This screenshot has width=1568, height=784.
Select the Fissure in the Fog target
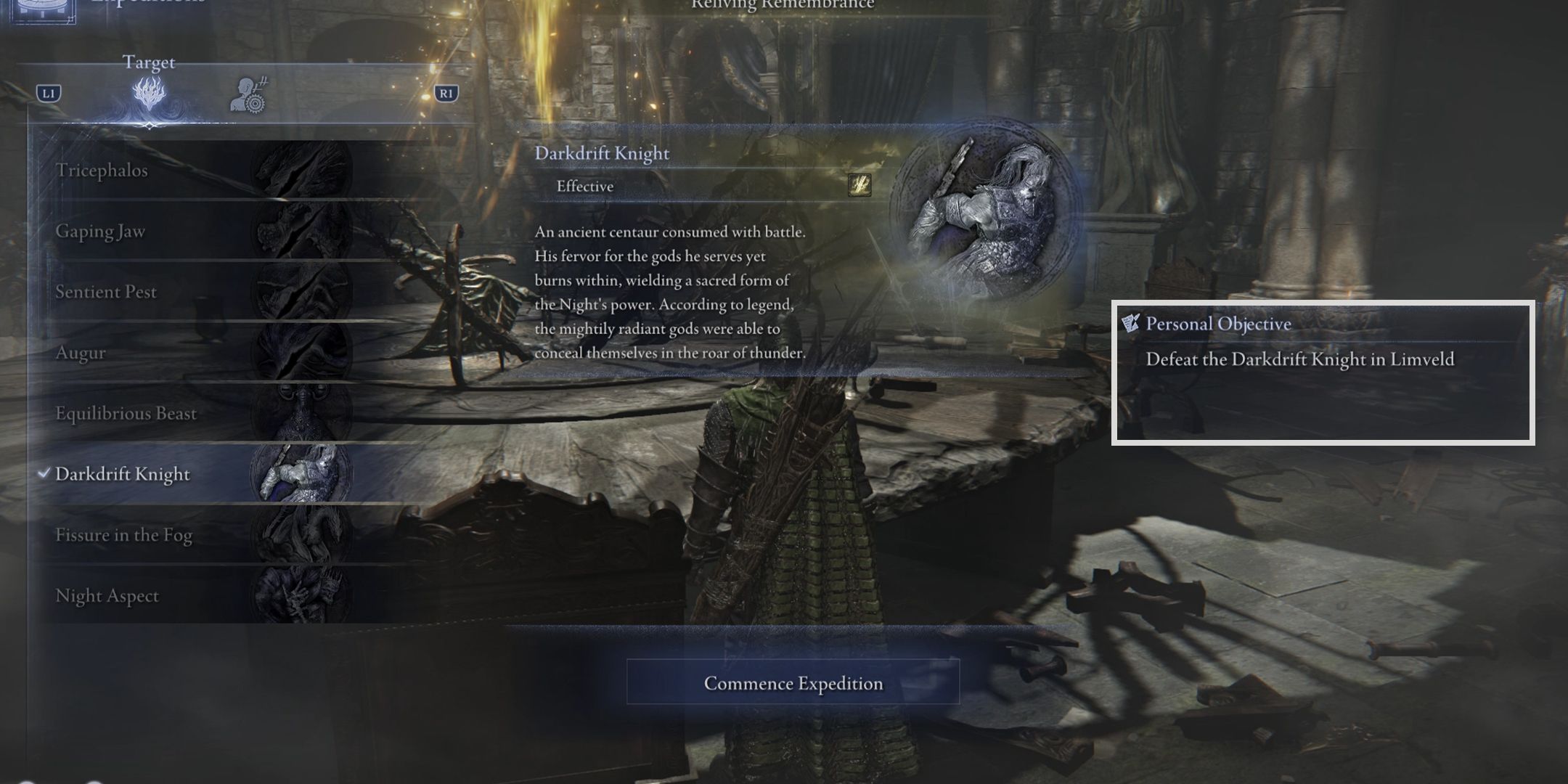123,535
